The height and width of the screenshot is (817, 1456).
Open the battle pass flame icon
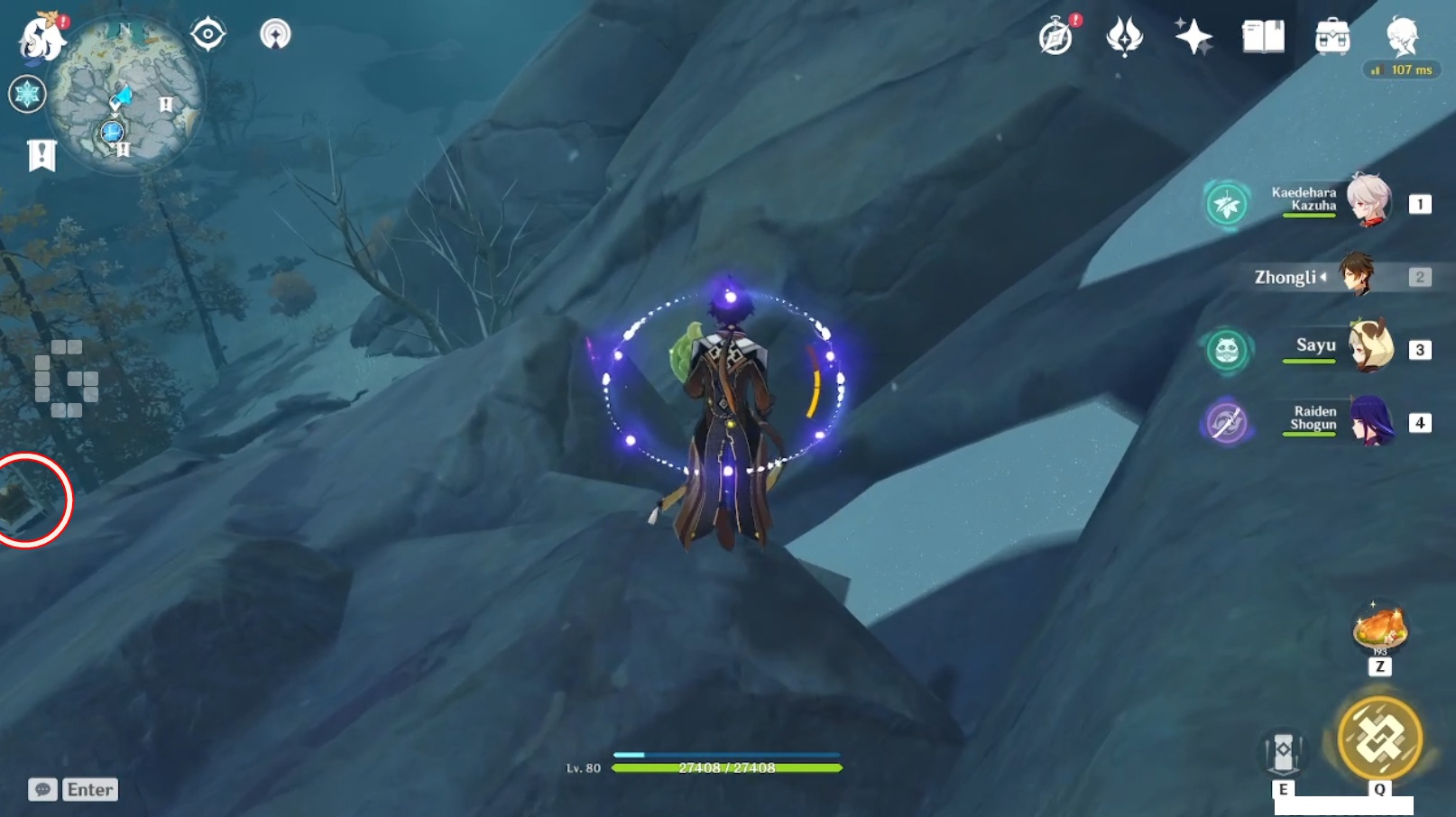point(1124,37)
